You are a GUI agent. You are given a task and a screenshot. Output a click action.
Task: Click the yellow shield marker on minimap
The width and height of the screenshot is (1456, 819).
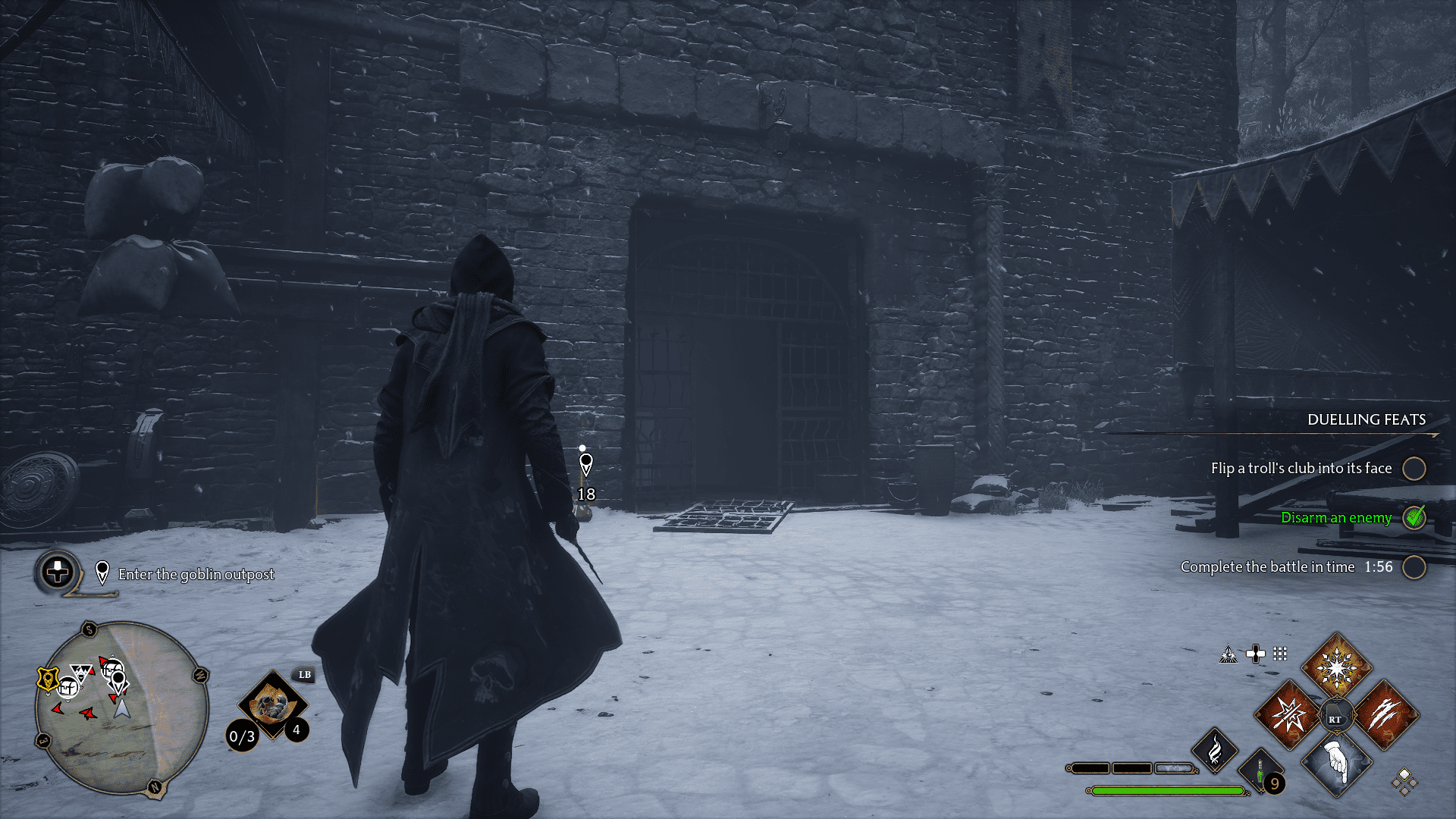click(48, 679)
